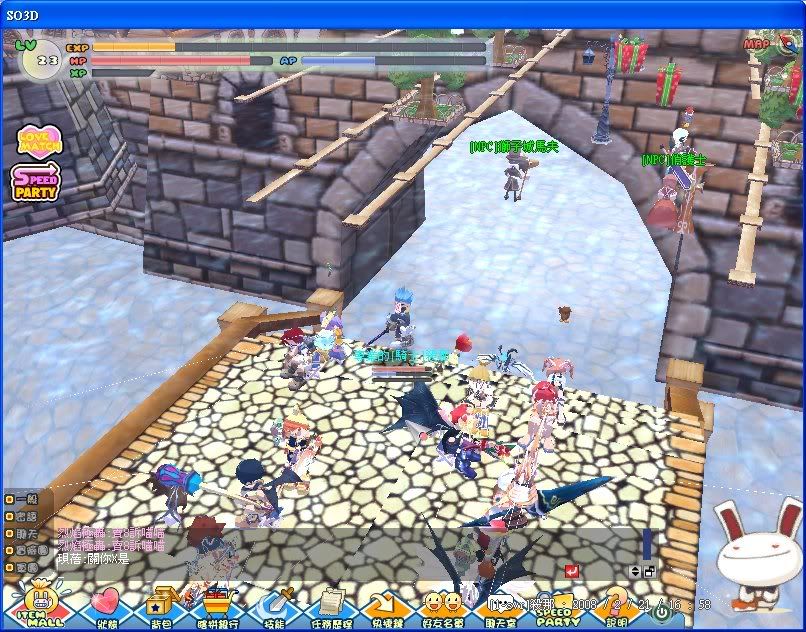
Task: Open the Love Match heart button
Action: click(37, 142)
